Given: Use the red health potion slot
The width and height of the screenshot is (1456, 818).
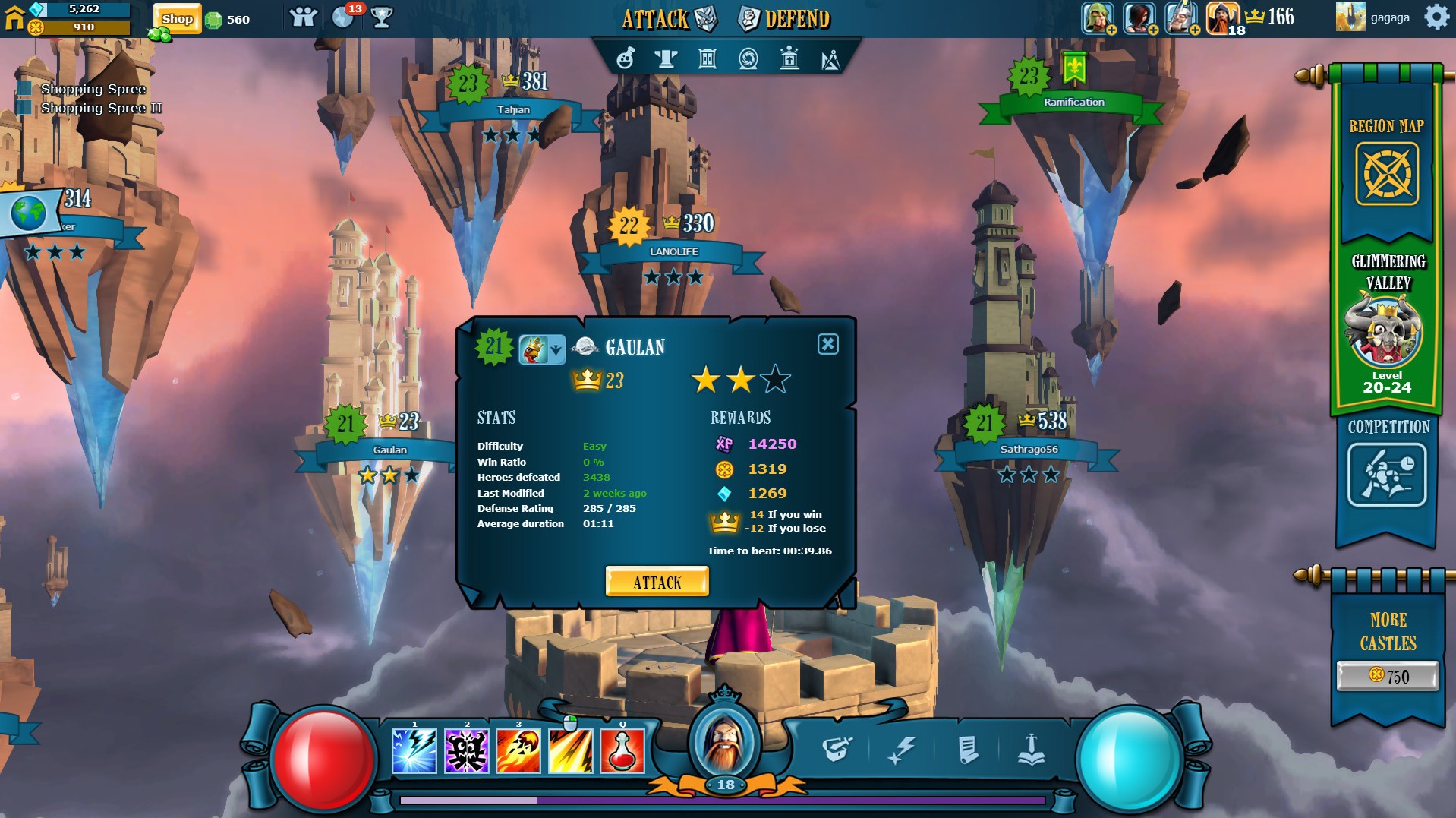Looking at the screenshot, I should 622,751.
